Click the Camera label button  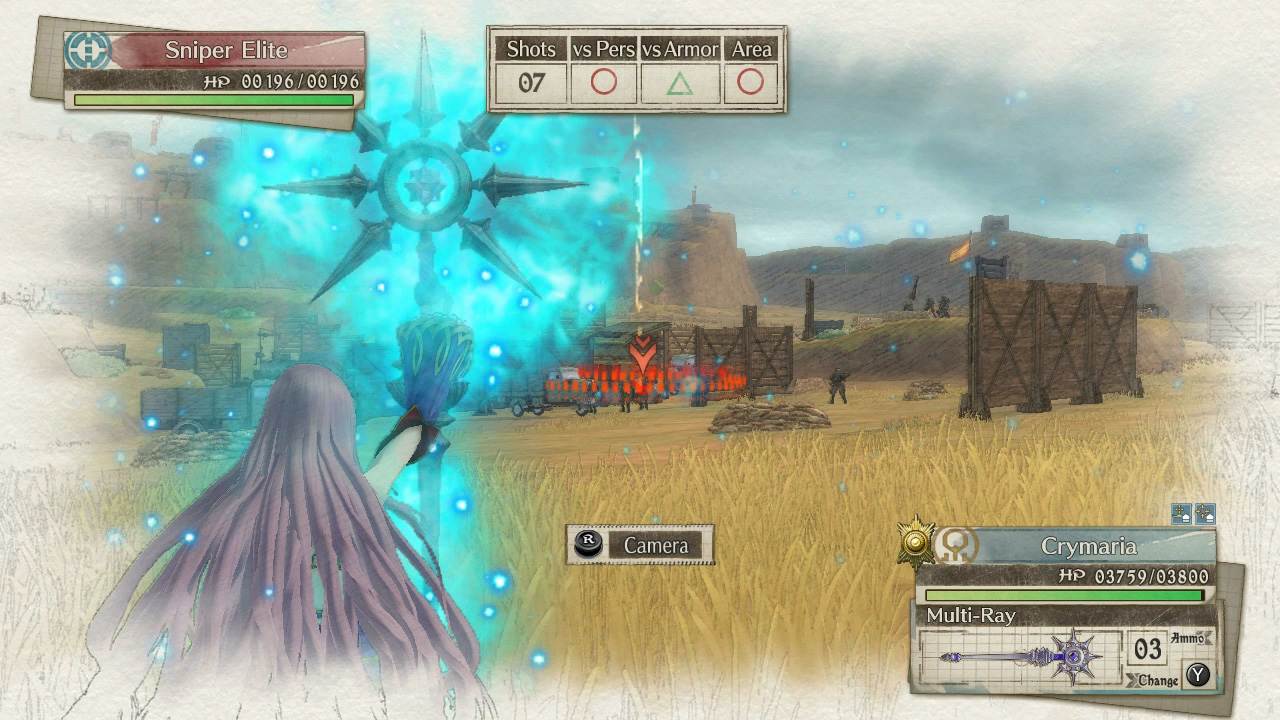click(x=658, y=546)
